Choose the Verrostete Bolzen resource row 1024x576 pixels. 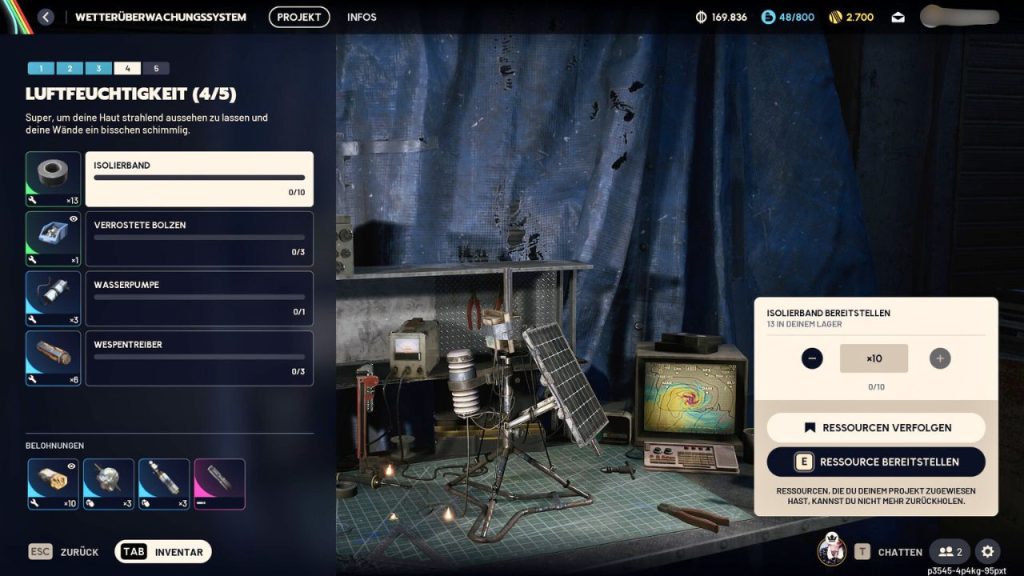(199, 239)
